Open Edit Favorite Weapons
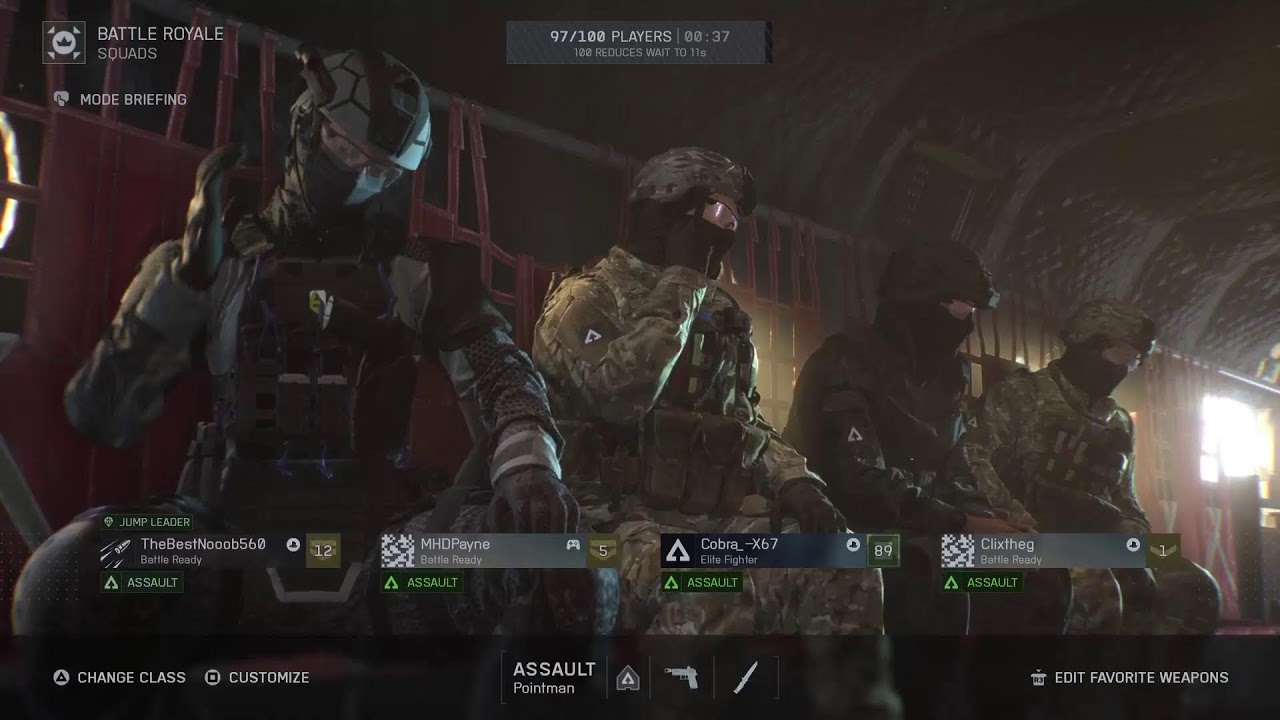This screenshot has width=1280, height=720. tap(1129, 677)
